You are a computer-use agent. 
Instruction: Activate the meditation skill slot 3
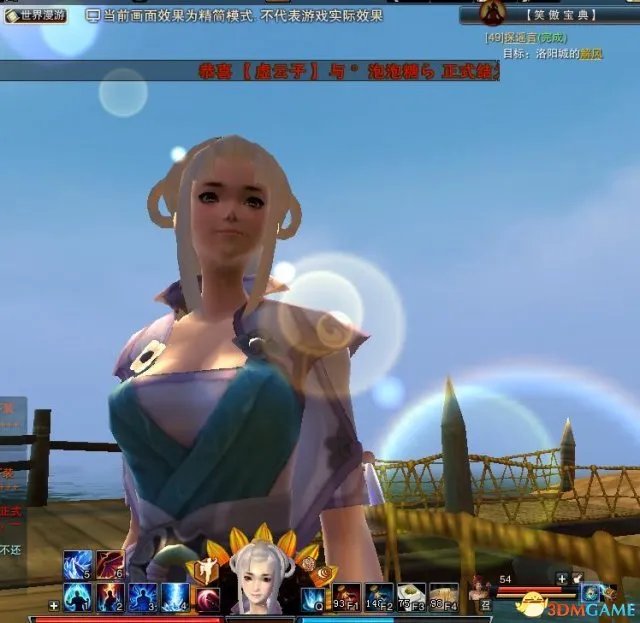point(143,597)
